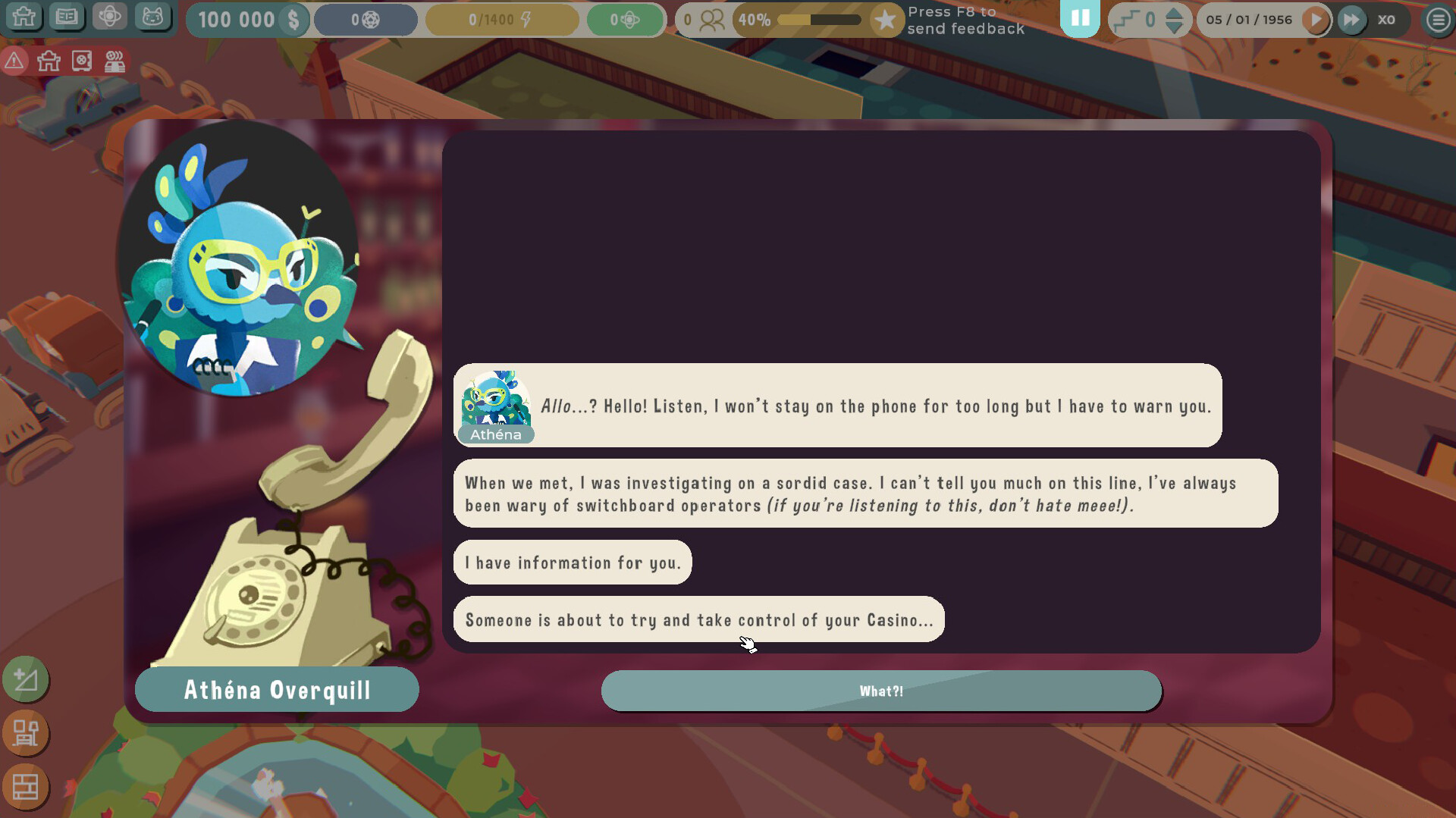Select the switchboard notification icon
This screenshot has width=1456, height=818.
115,61
